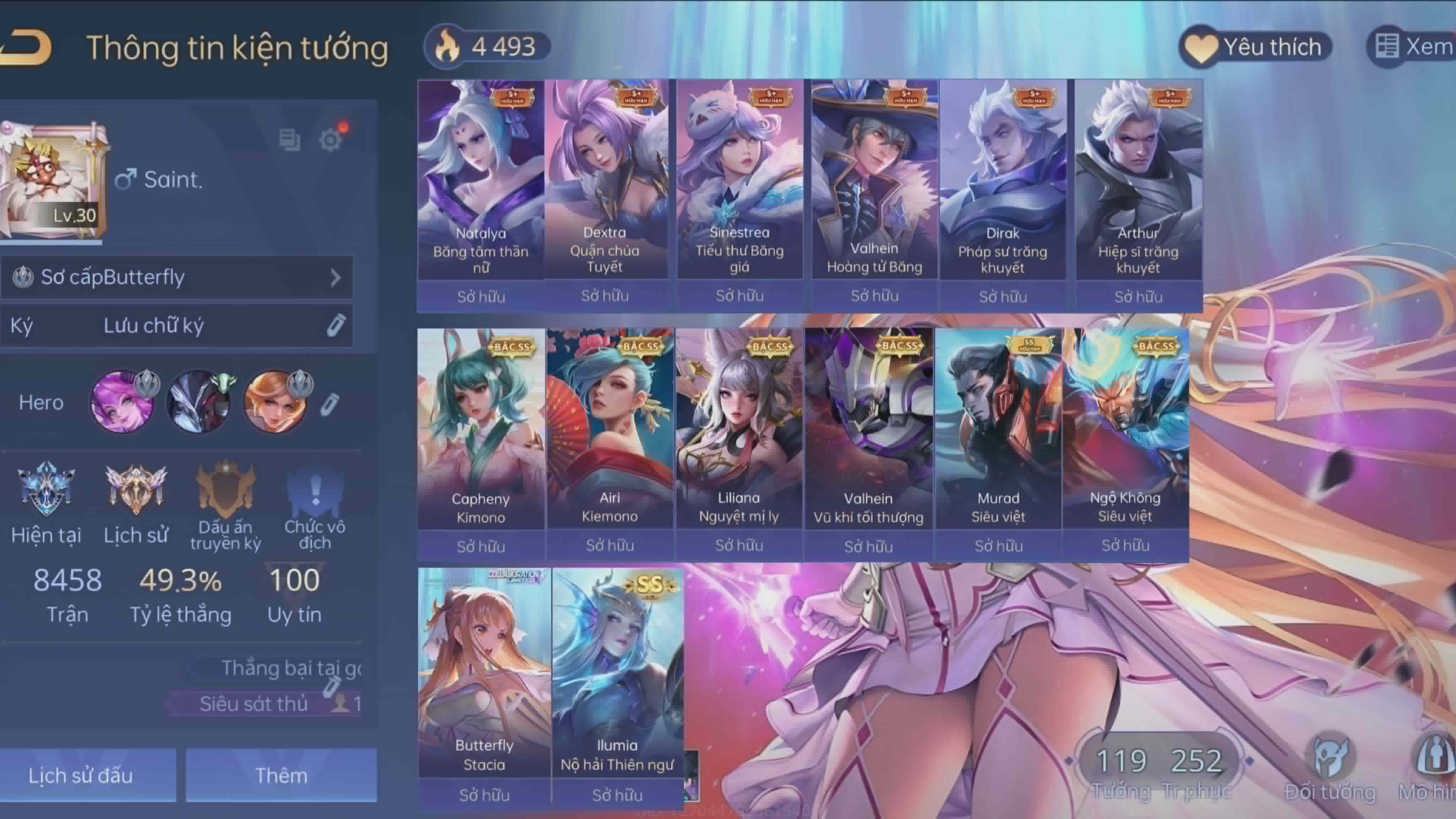Choose the Dextra Quận chúa Tuyết skin card

pyautogui.click(x=605, y=181)
